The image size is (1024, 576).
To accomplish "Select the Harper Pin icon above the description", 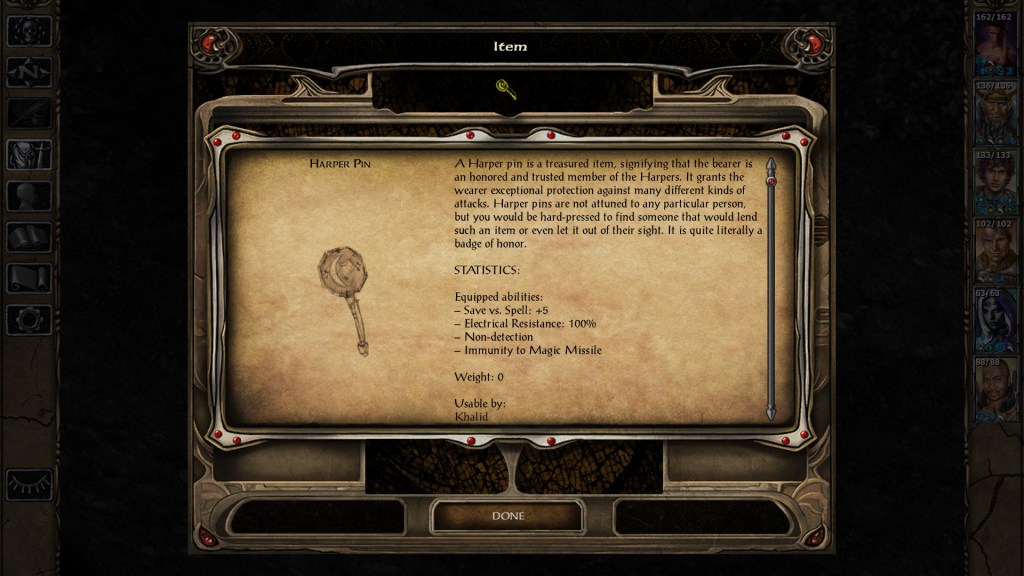I will [506, 90].
